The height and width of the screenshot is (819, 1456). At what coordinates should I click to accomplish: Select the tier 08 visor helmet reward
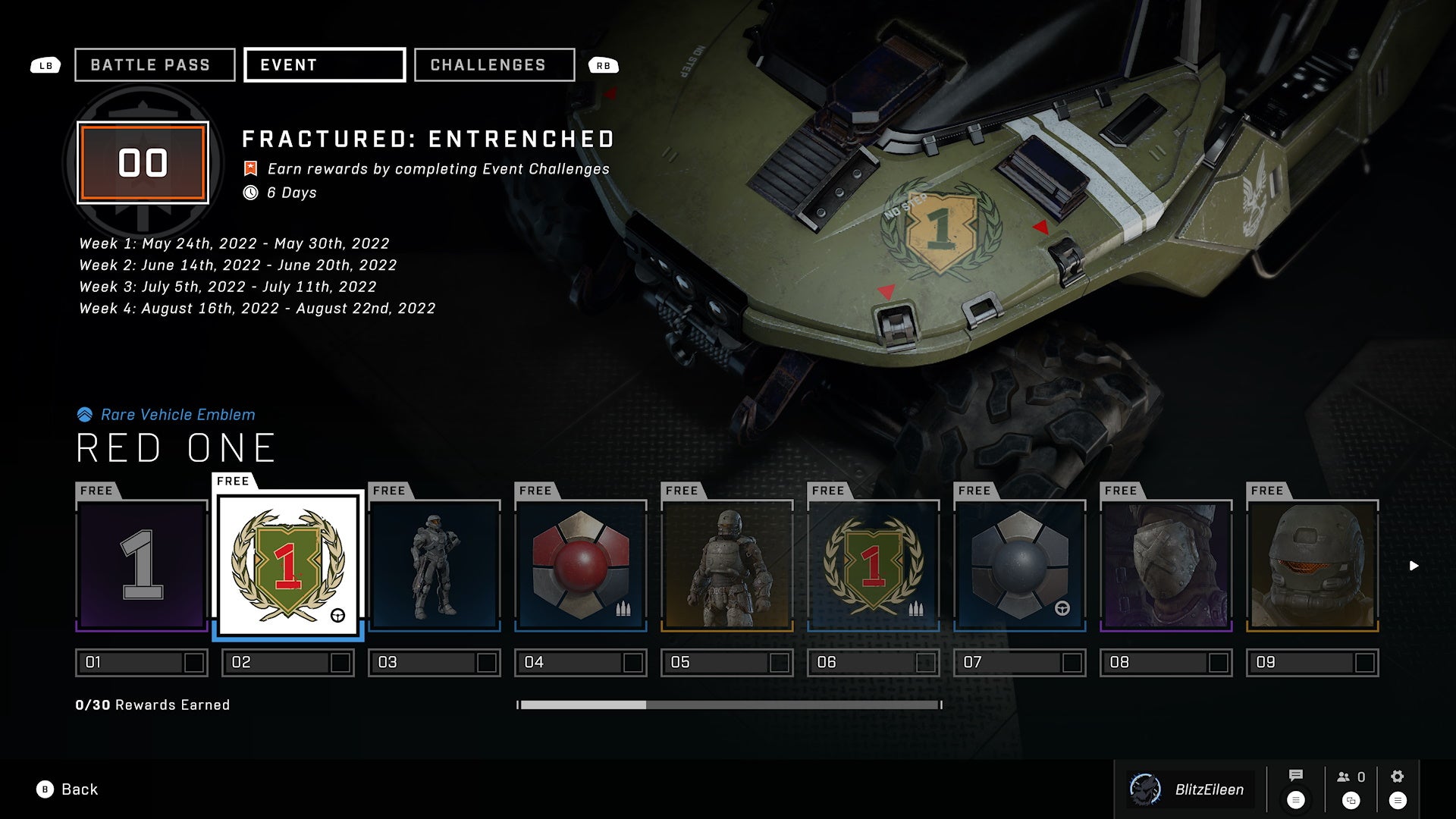pyautogui.click(x=1166, y=566)
